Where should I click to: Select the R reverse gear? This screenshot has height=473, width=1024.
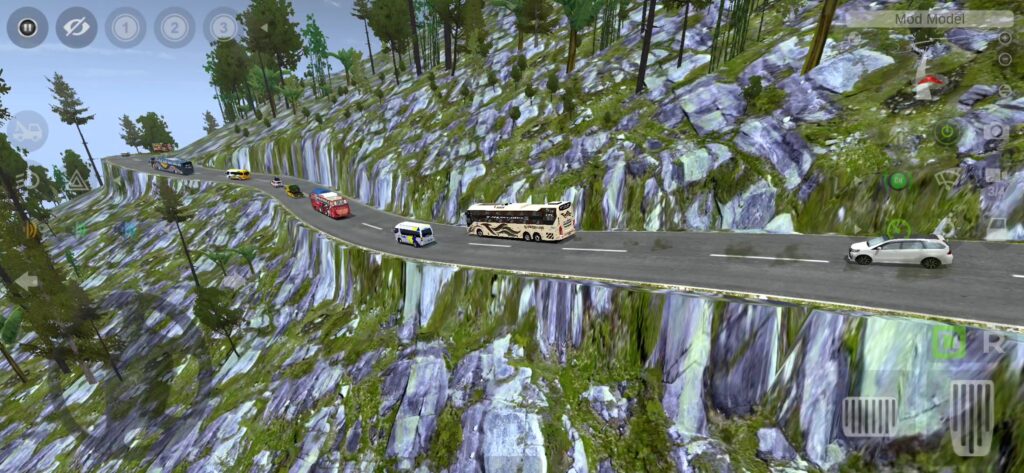click(994, 340)
